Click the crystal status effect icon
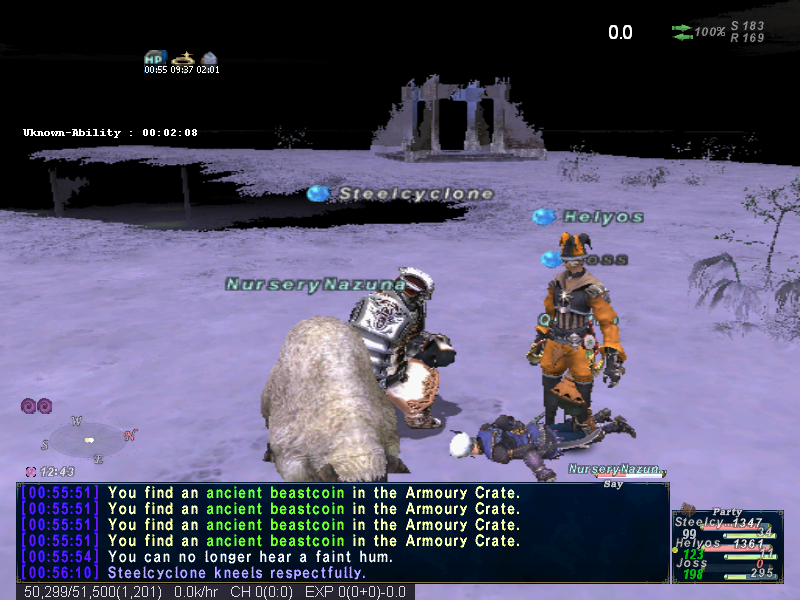Screen dimensions: 800x600 coord(209,58)
